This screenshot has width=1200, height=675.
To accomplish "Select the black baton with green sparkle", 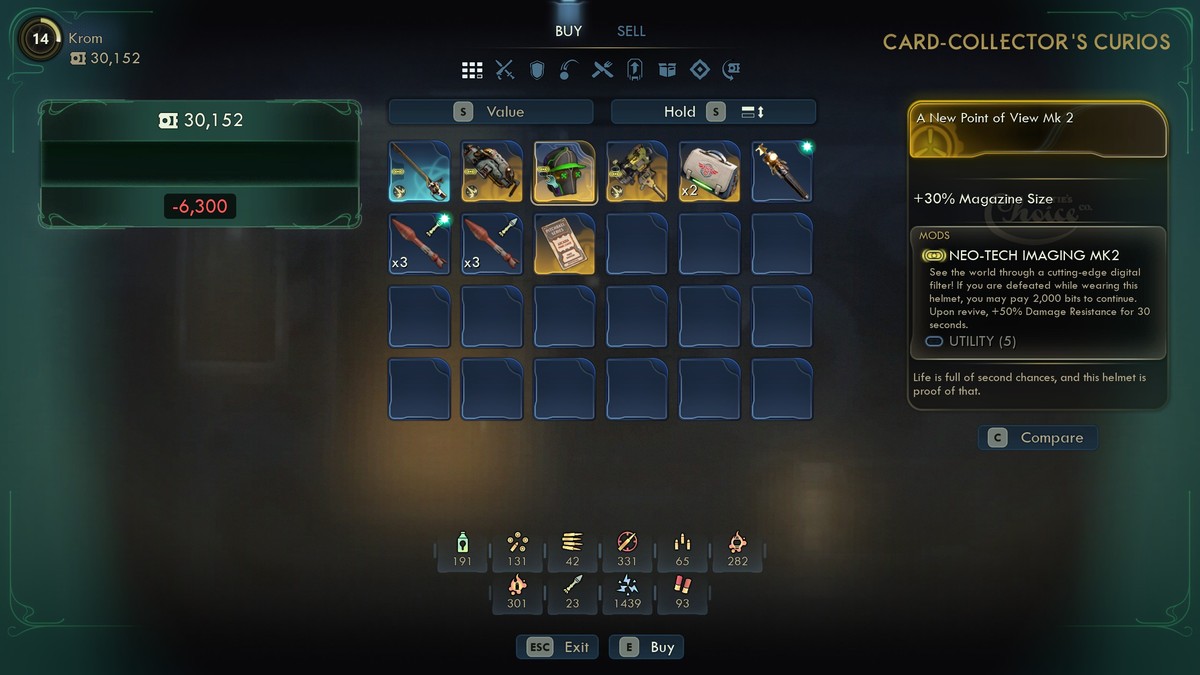I will pyautogui.click(x=782, y=171).
